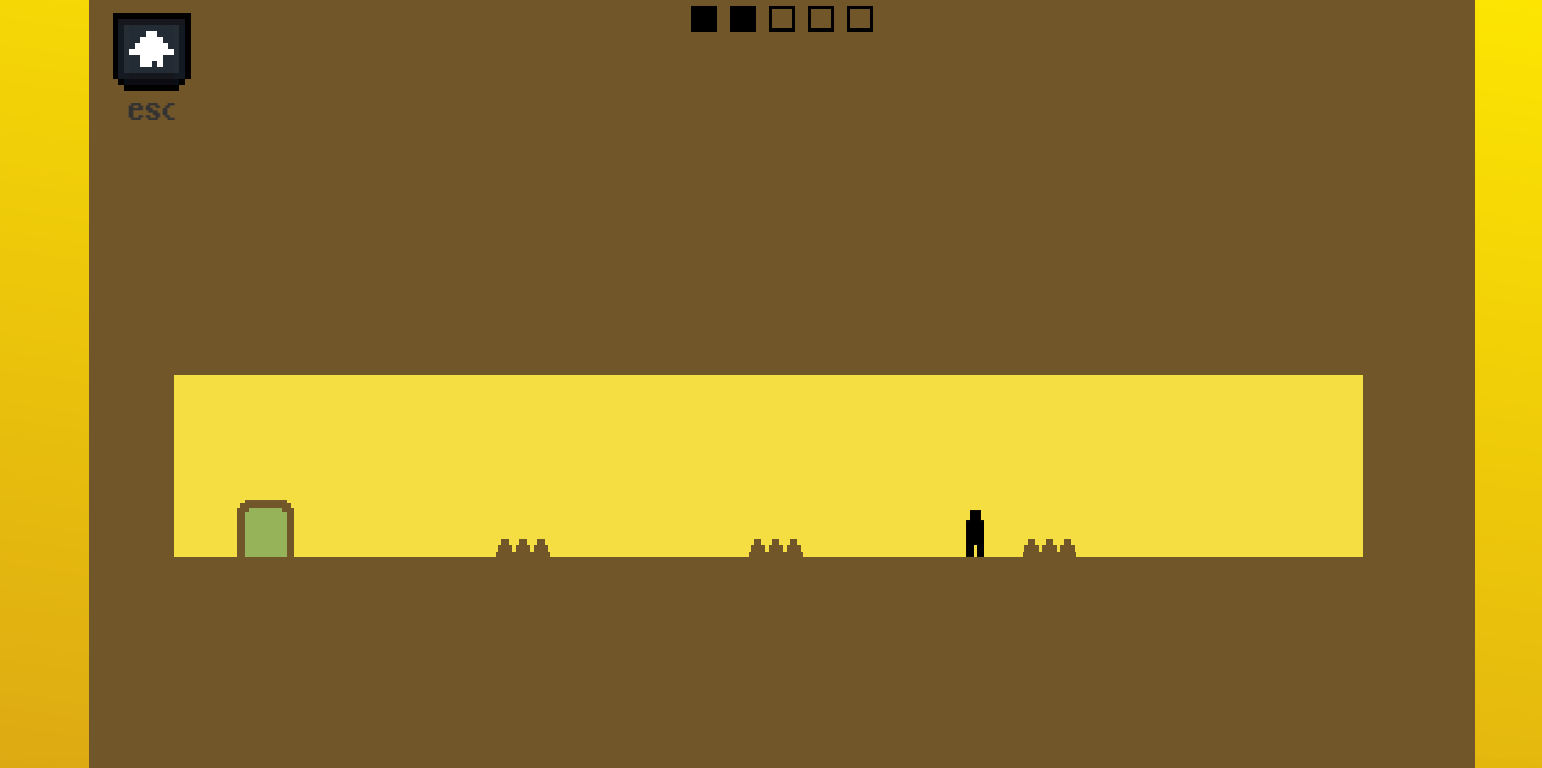This screenshot has width=1542, height=768.
Task: Select the fourth level square indicator
Action: tap(820, 18)
